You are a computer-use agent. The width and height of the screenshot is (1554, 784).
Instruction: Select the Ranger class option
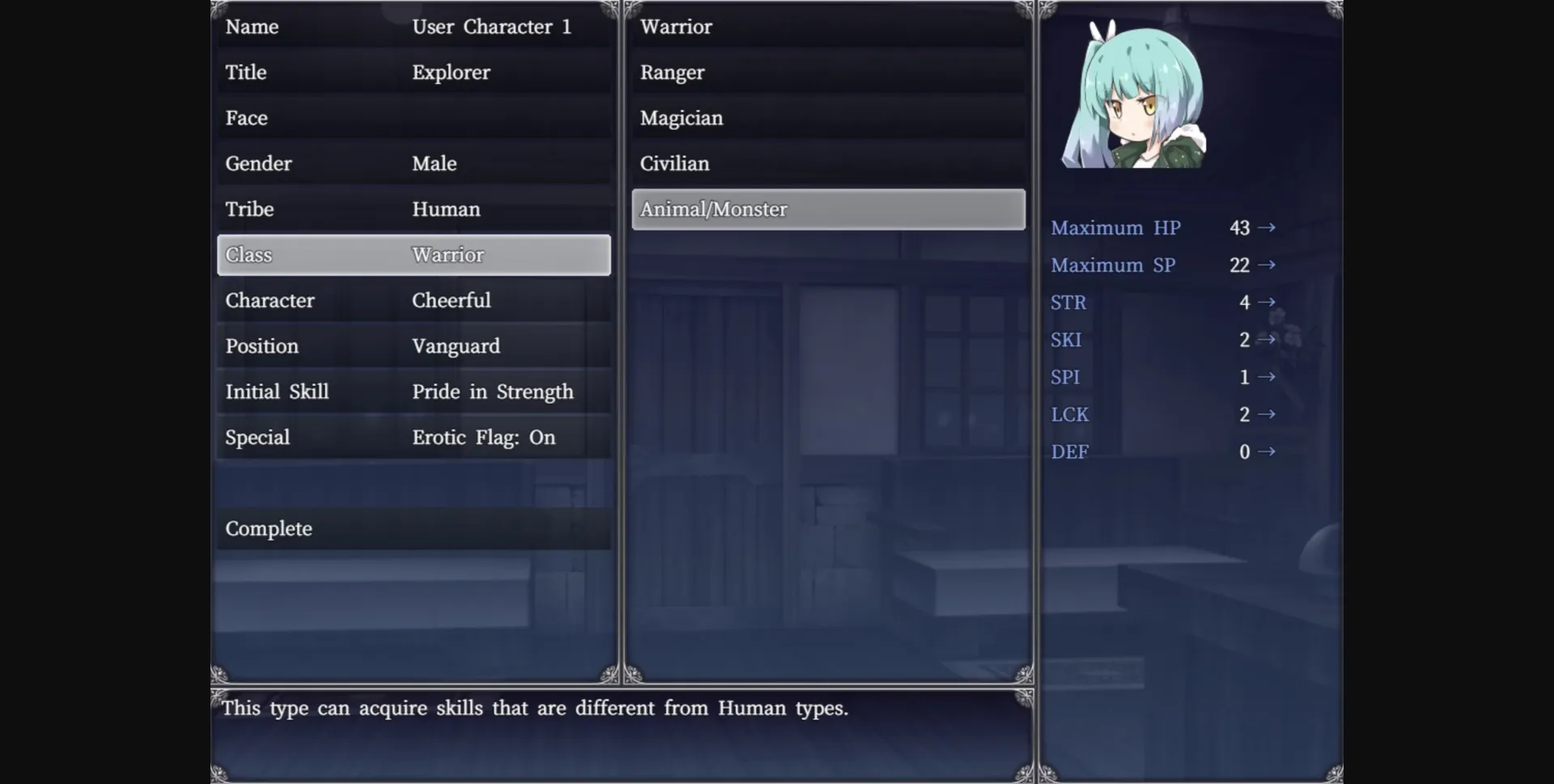point(827,72)
